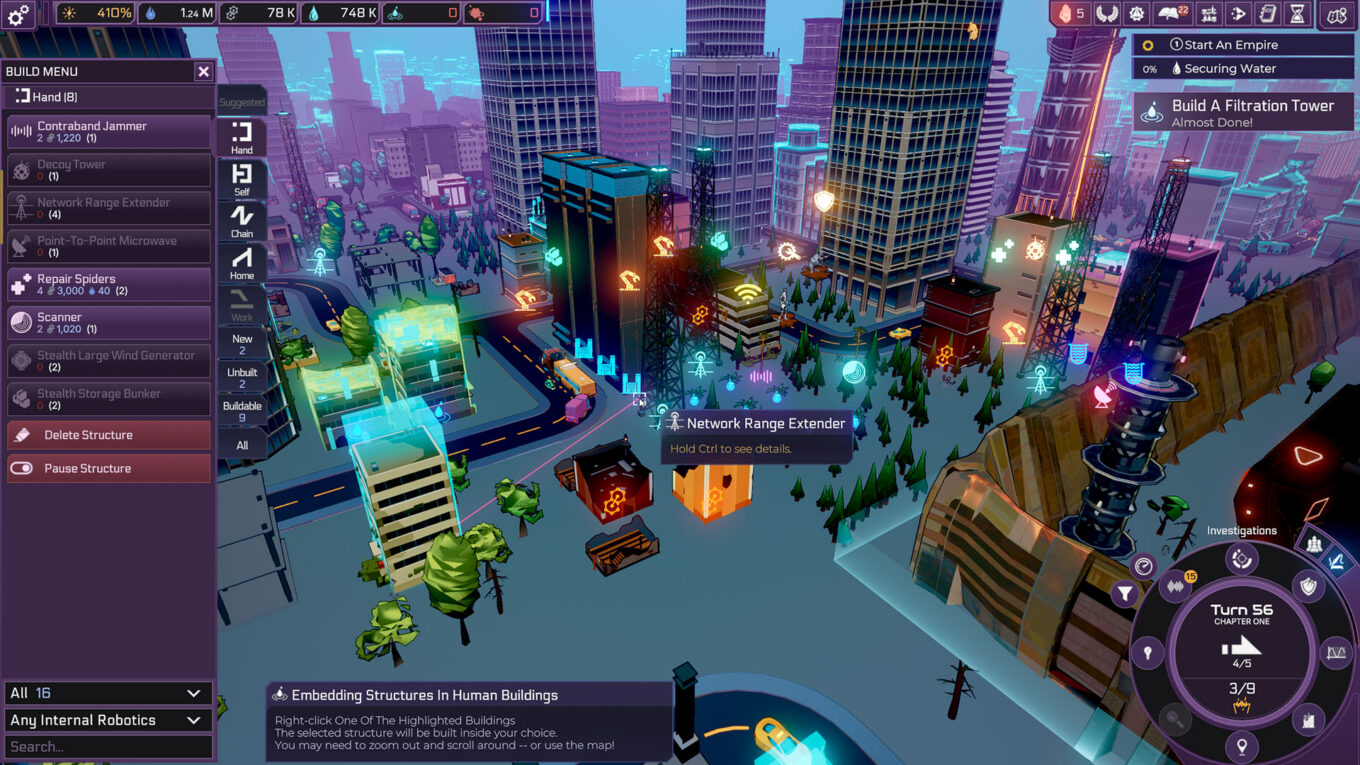Open the gear settings menu

point(20,14)
